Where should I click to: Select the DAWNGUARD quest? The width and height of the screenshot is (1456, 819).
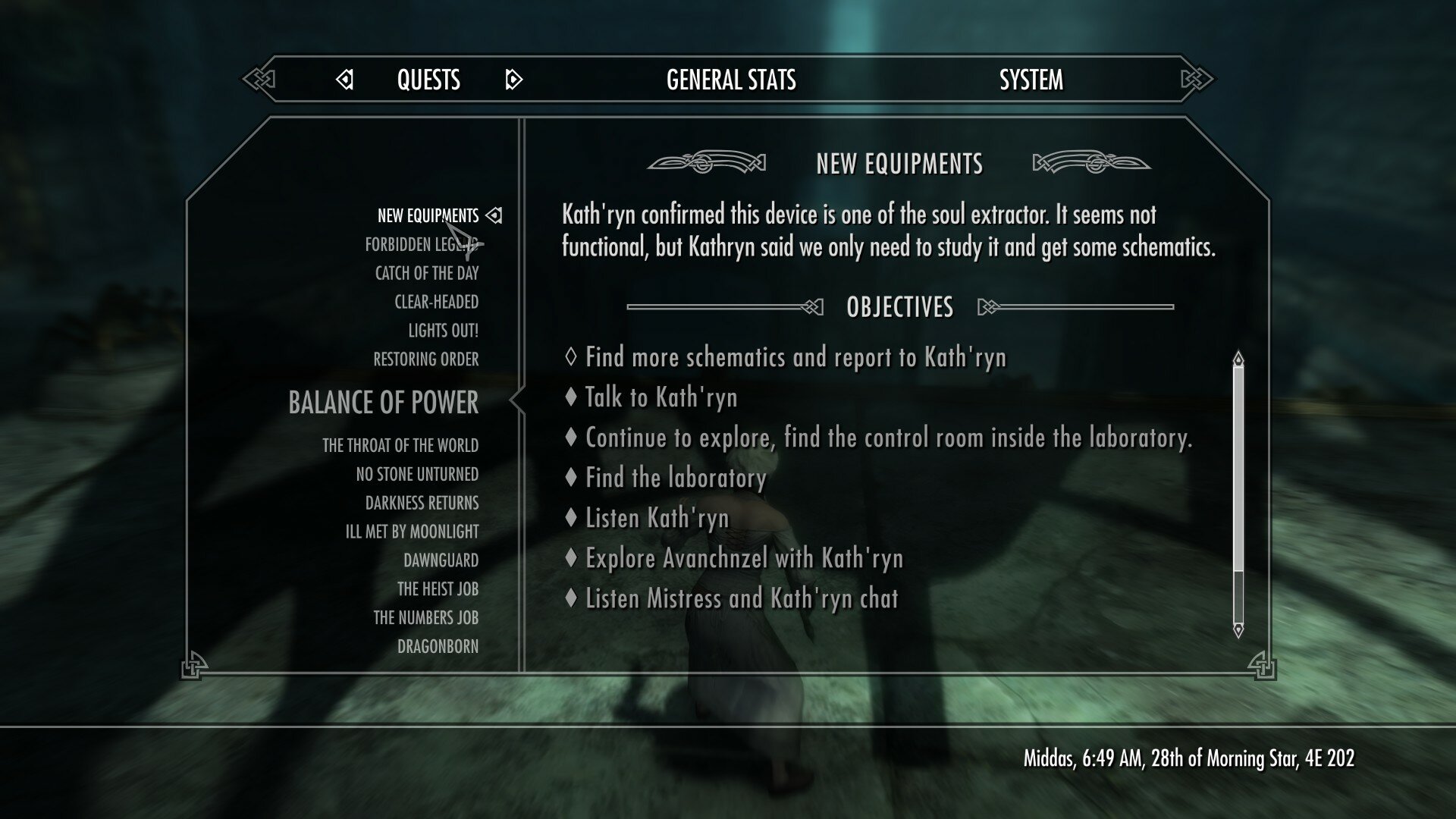(441, 560)
